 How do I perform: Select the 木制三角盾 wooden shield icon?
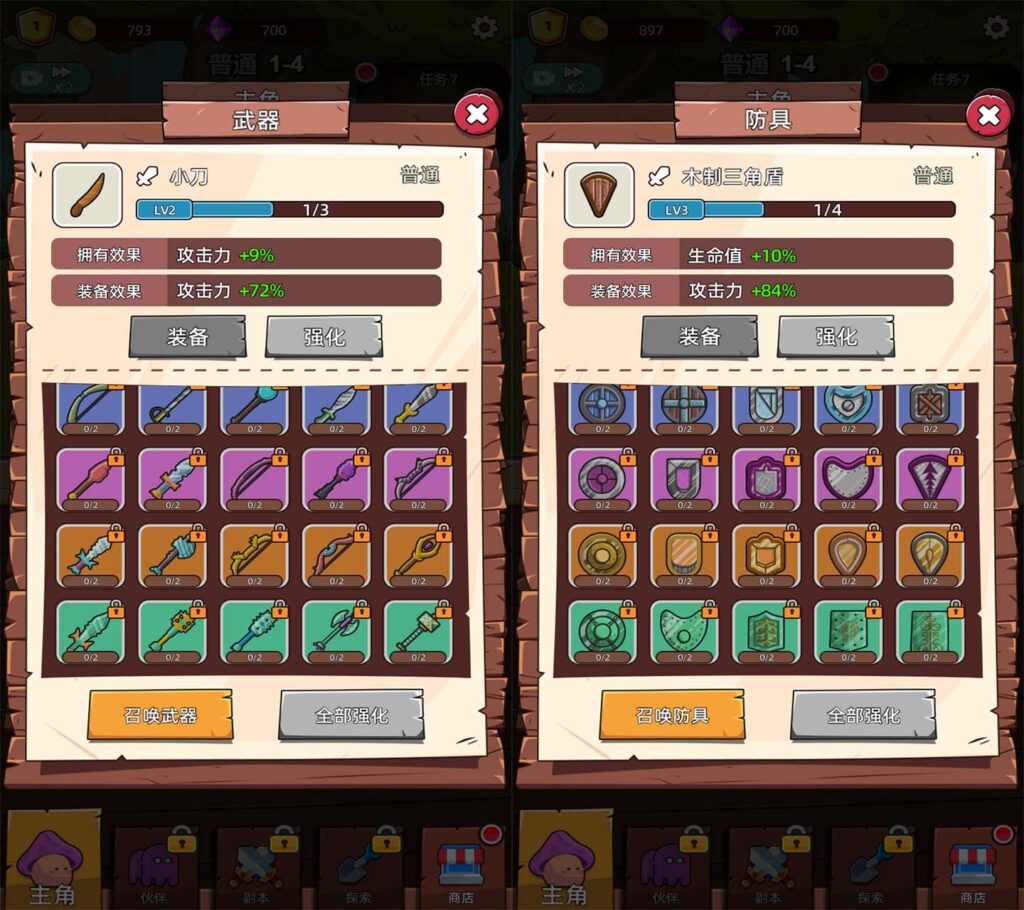[x=599, y=195]
